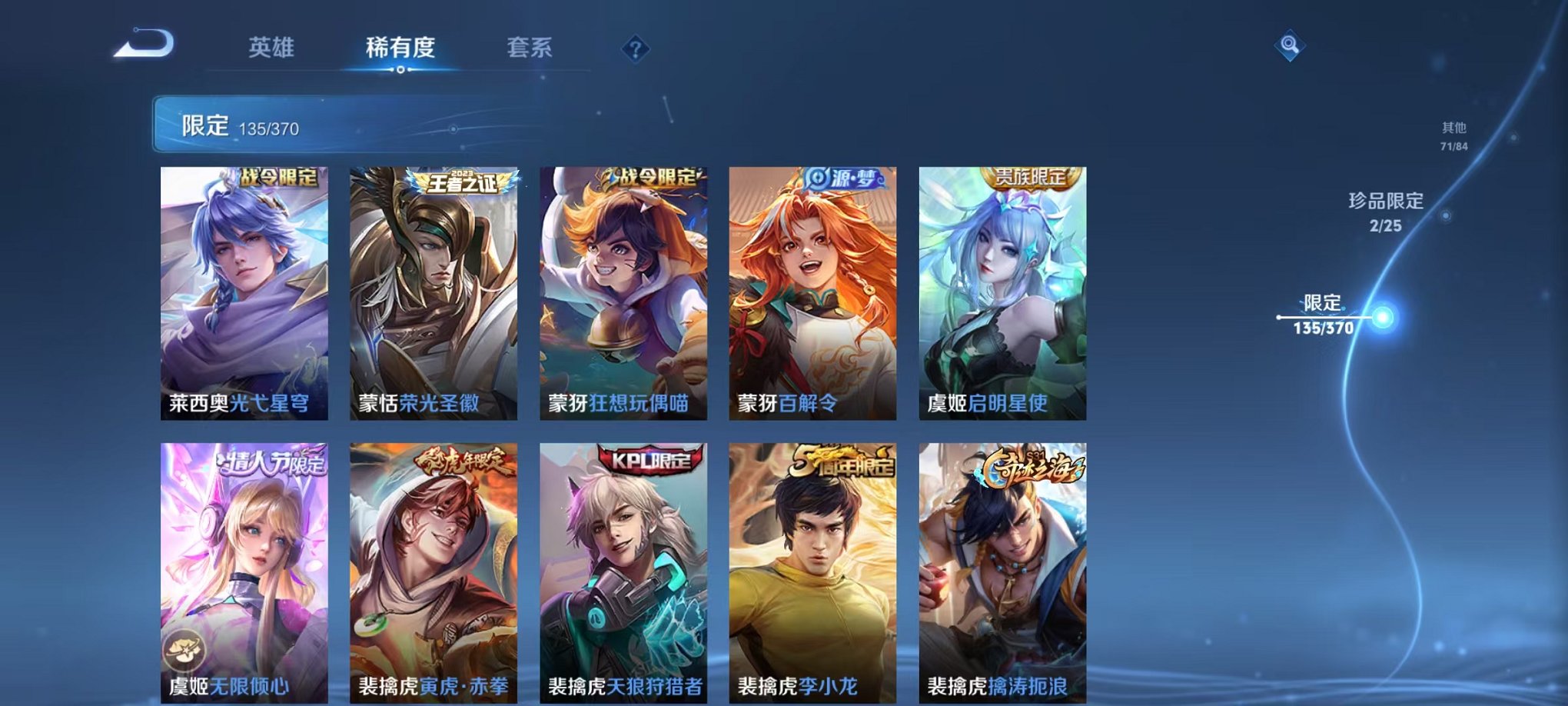The height and width of the screenshot is (706, 1568).
Task: Switch to the 英雄 tab
Action: pos(274,48)
